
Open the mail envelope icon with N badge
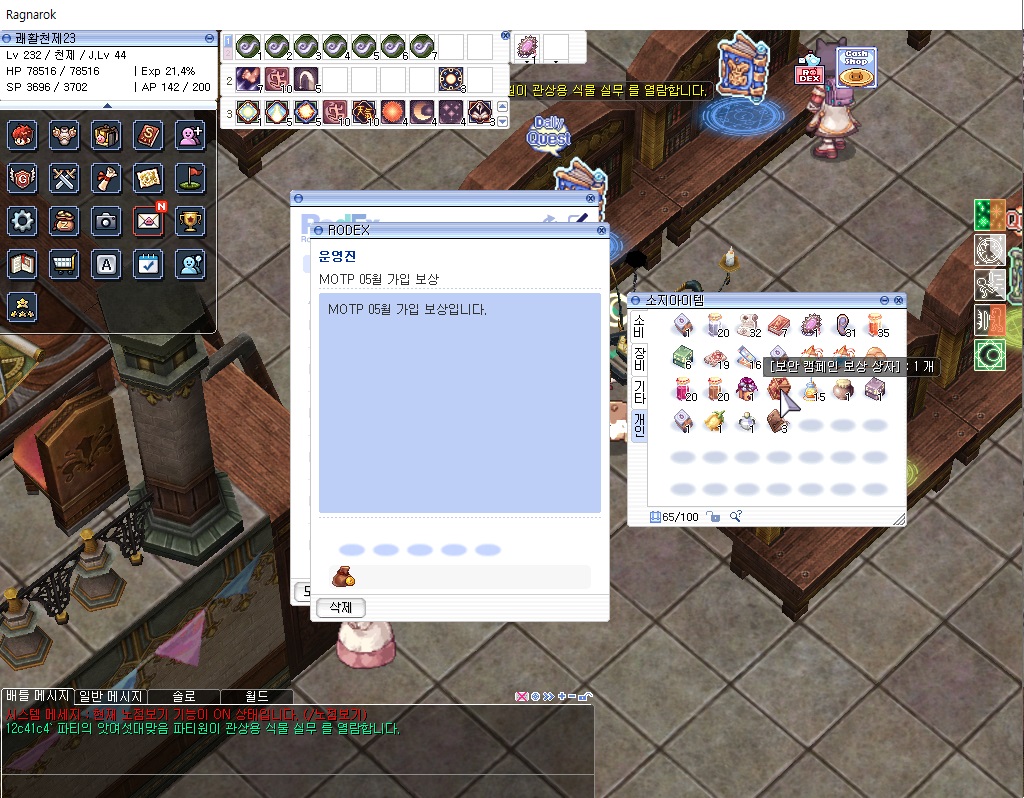coord(148,221)
